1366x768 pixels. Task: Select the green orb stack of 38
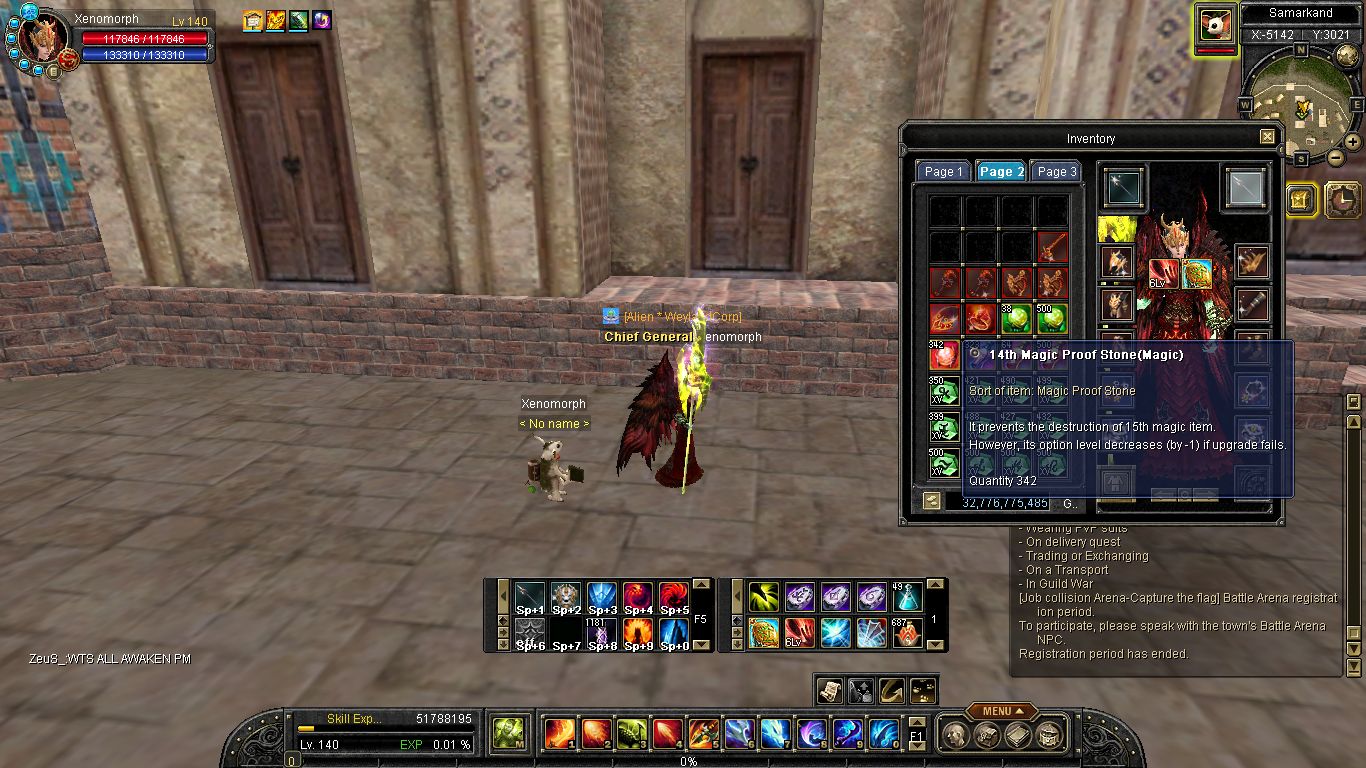(x=1016, y=319)
